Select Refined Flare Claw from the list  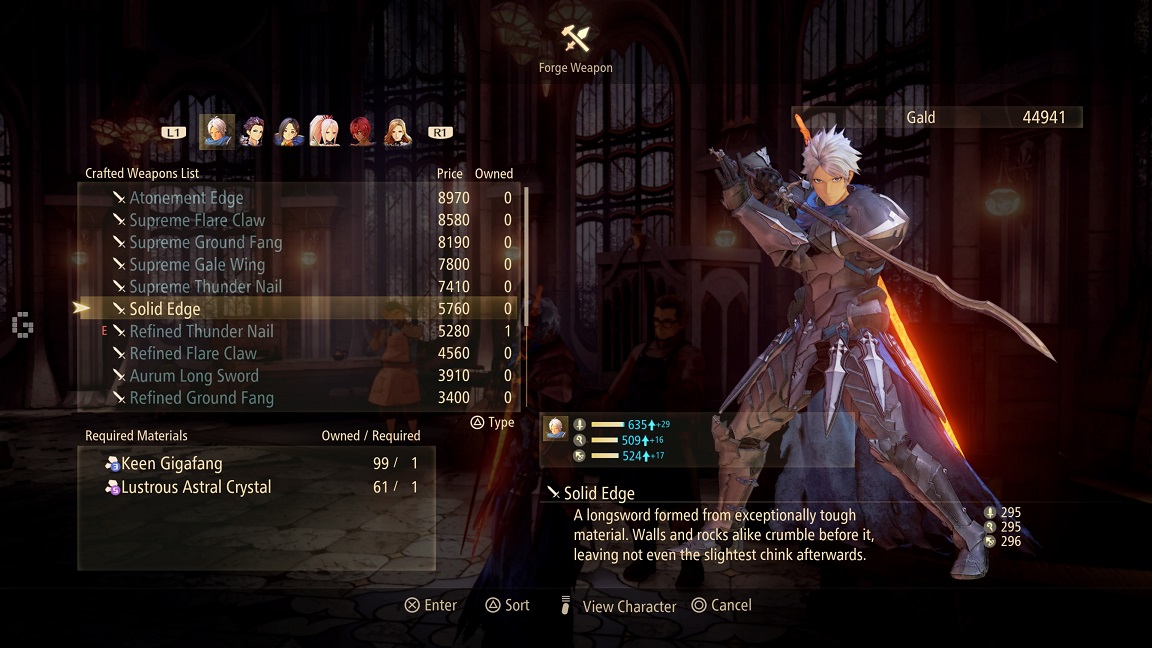tap(193, 353)
